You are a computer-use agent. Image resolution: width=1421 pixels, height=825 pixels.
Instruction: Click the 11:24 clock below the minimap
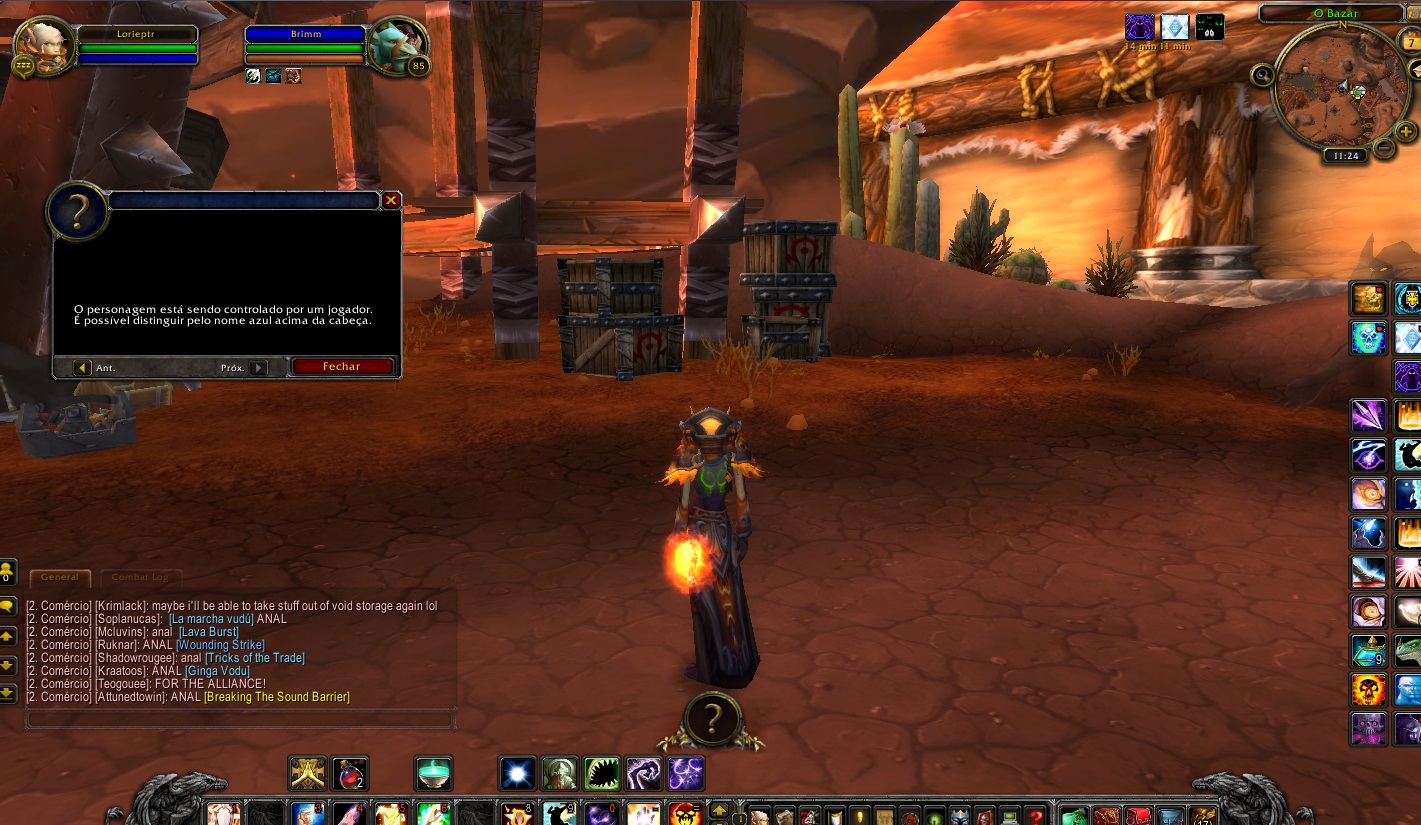(x=1345, y=156)
